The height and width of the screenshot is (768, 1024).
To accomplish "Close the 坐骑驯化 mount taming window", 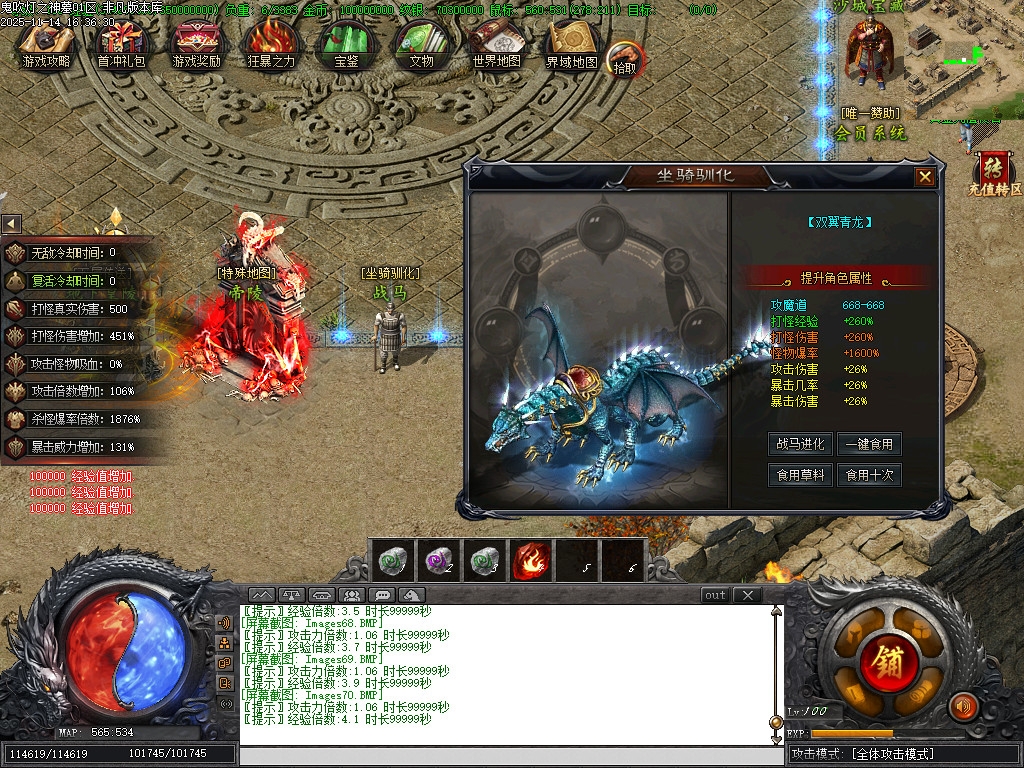I will pos(925,177).
